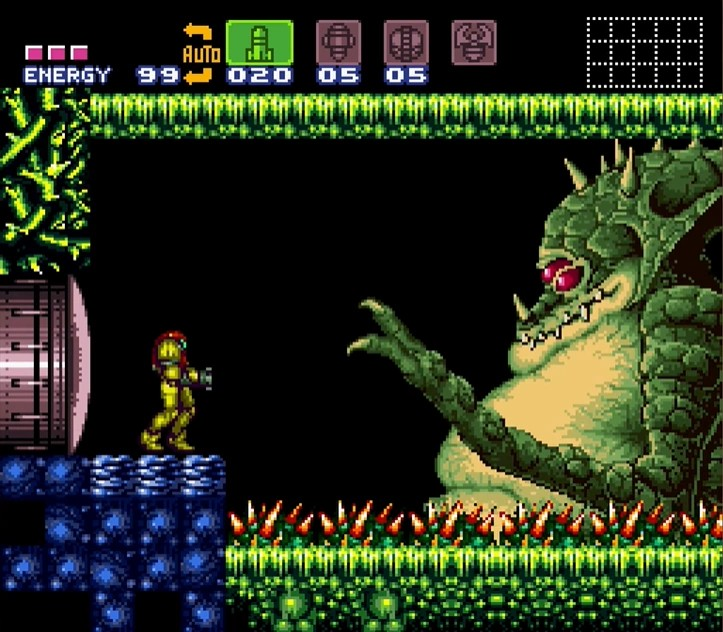Switch to the power bomb icon
The width and height of the screenshot is (723, 632).
[406, 43]
